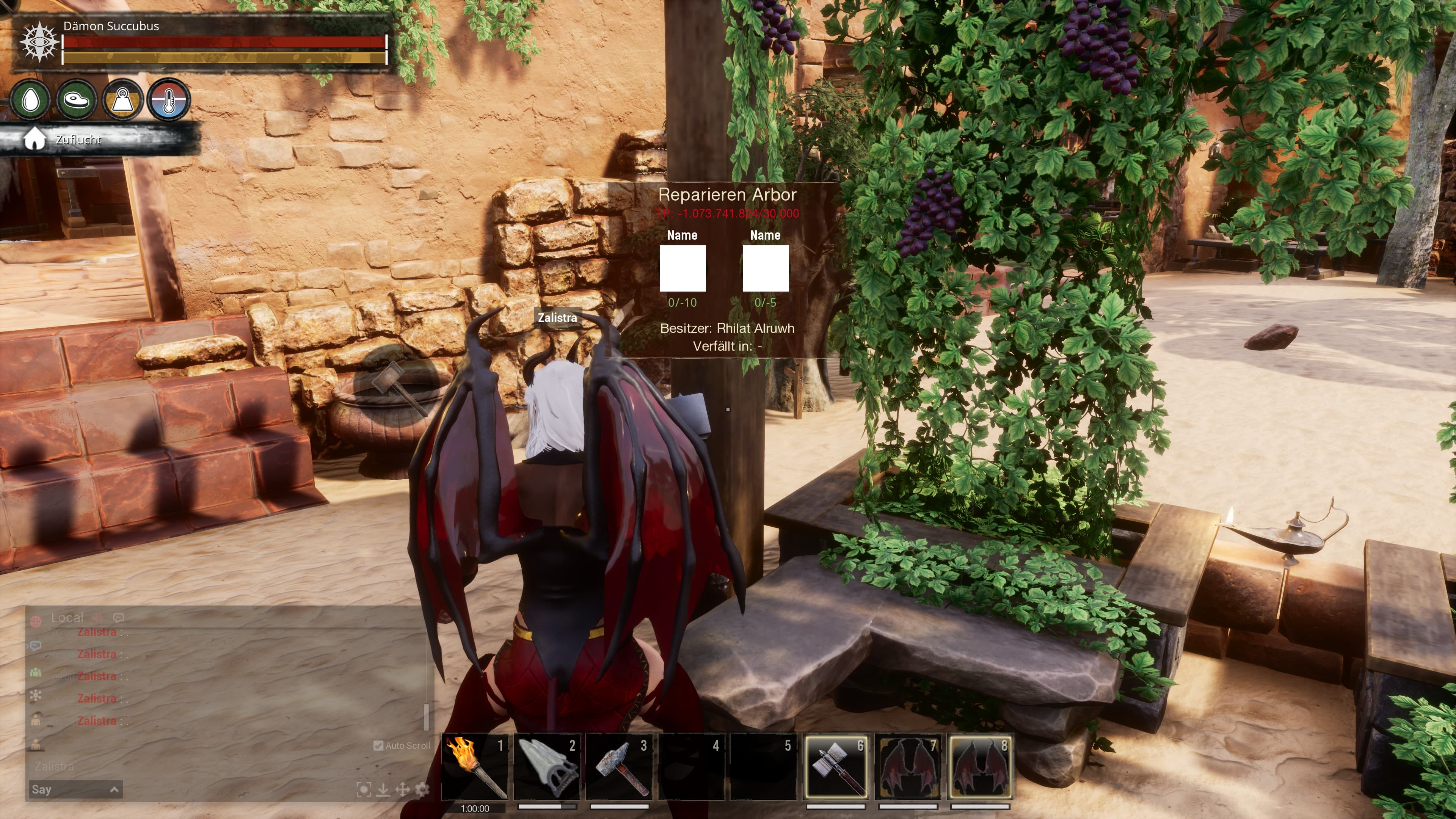
Task: Click the chat focus frame icon
Action: [364, 789]
